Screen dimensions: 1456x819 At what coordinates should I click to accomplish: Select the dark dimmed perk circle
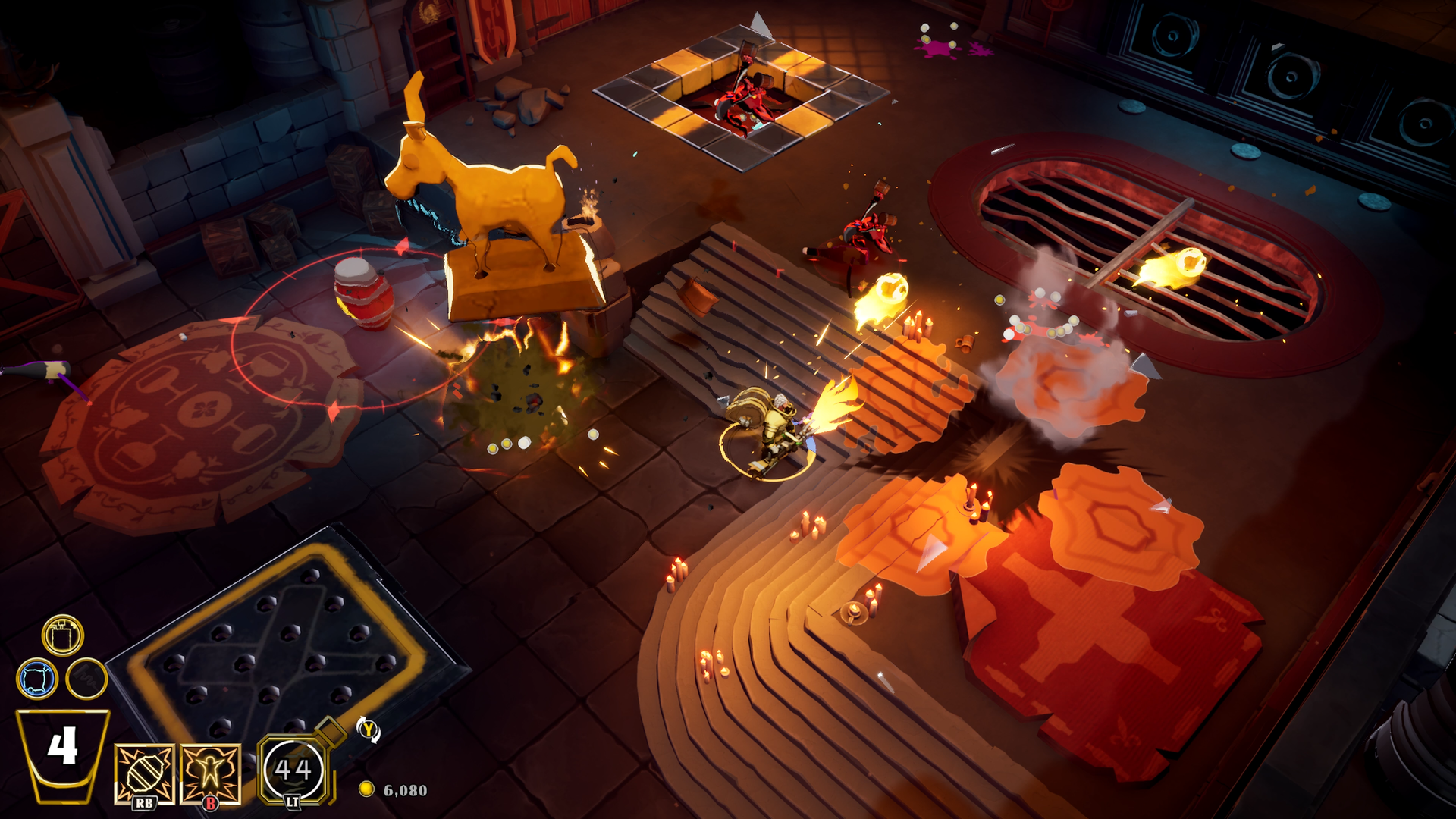coord(86,677)
